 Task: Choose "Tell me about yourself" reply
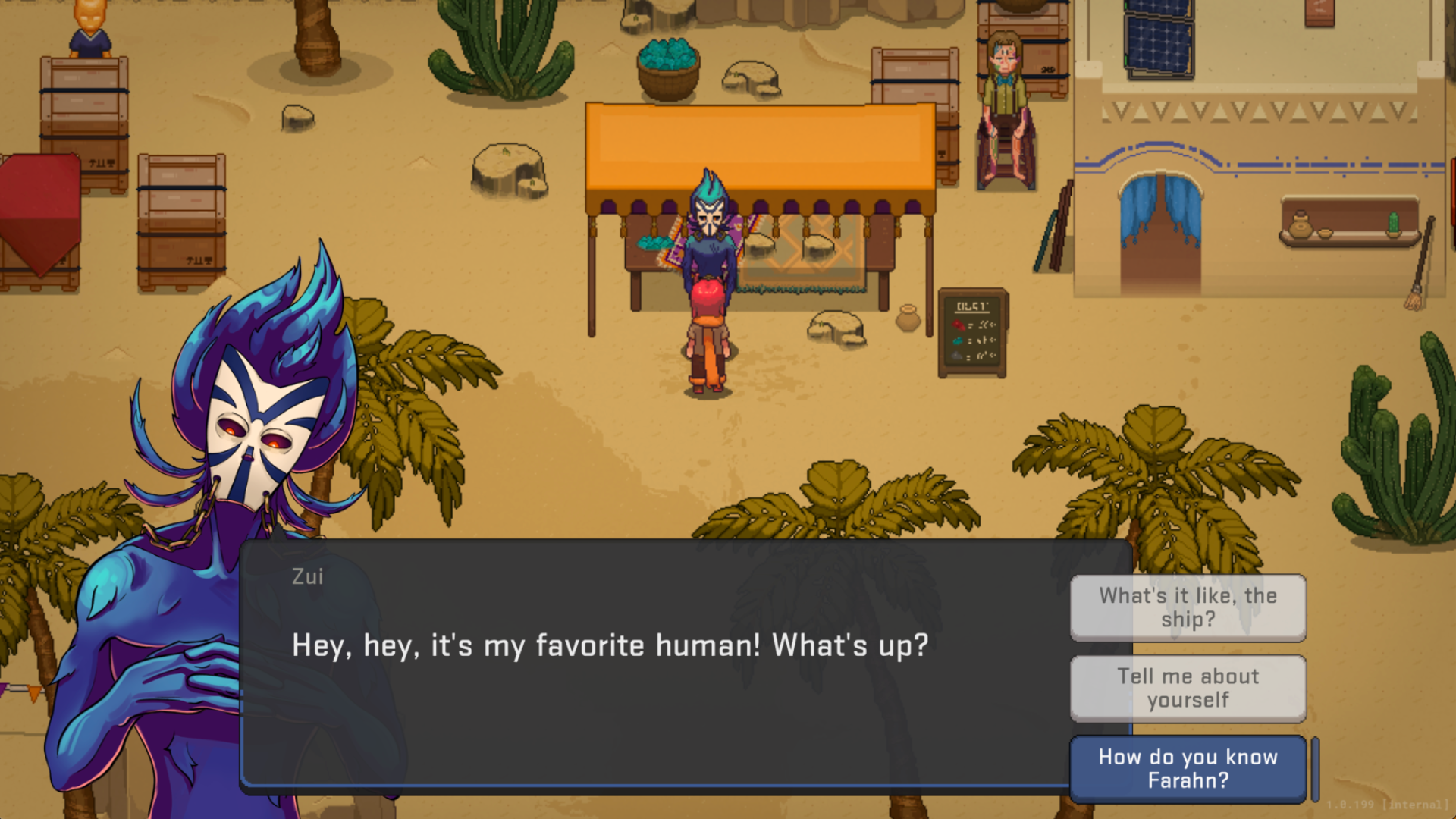(1188, 689)
